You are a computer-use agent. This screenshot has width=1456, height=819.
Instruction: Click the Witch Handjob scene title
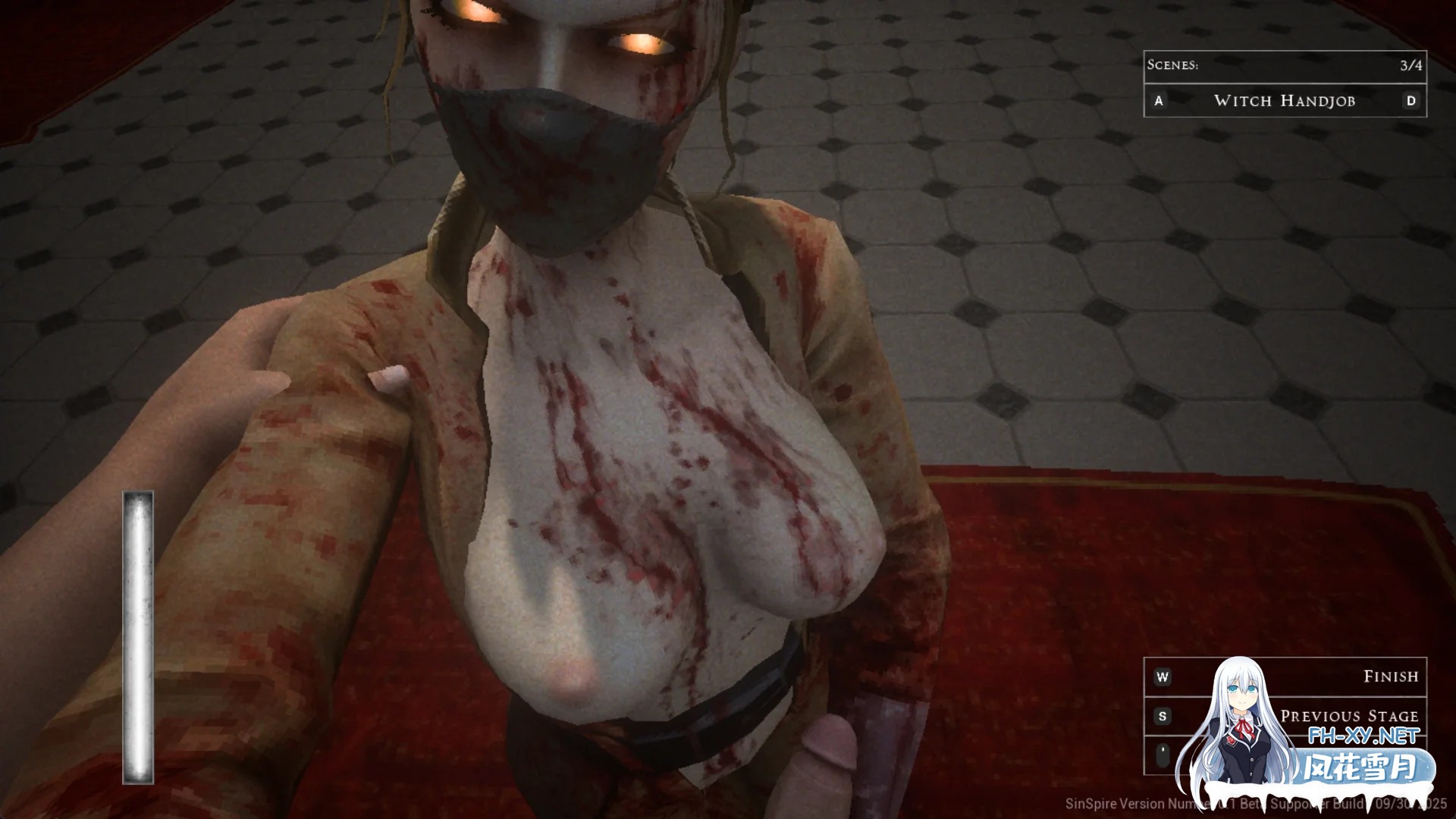pyautogui.click(x=1285, y=101)
